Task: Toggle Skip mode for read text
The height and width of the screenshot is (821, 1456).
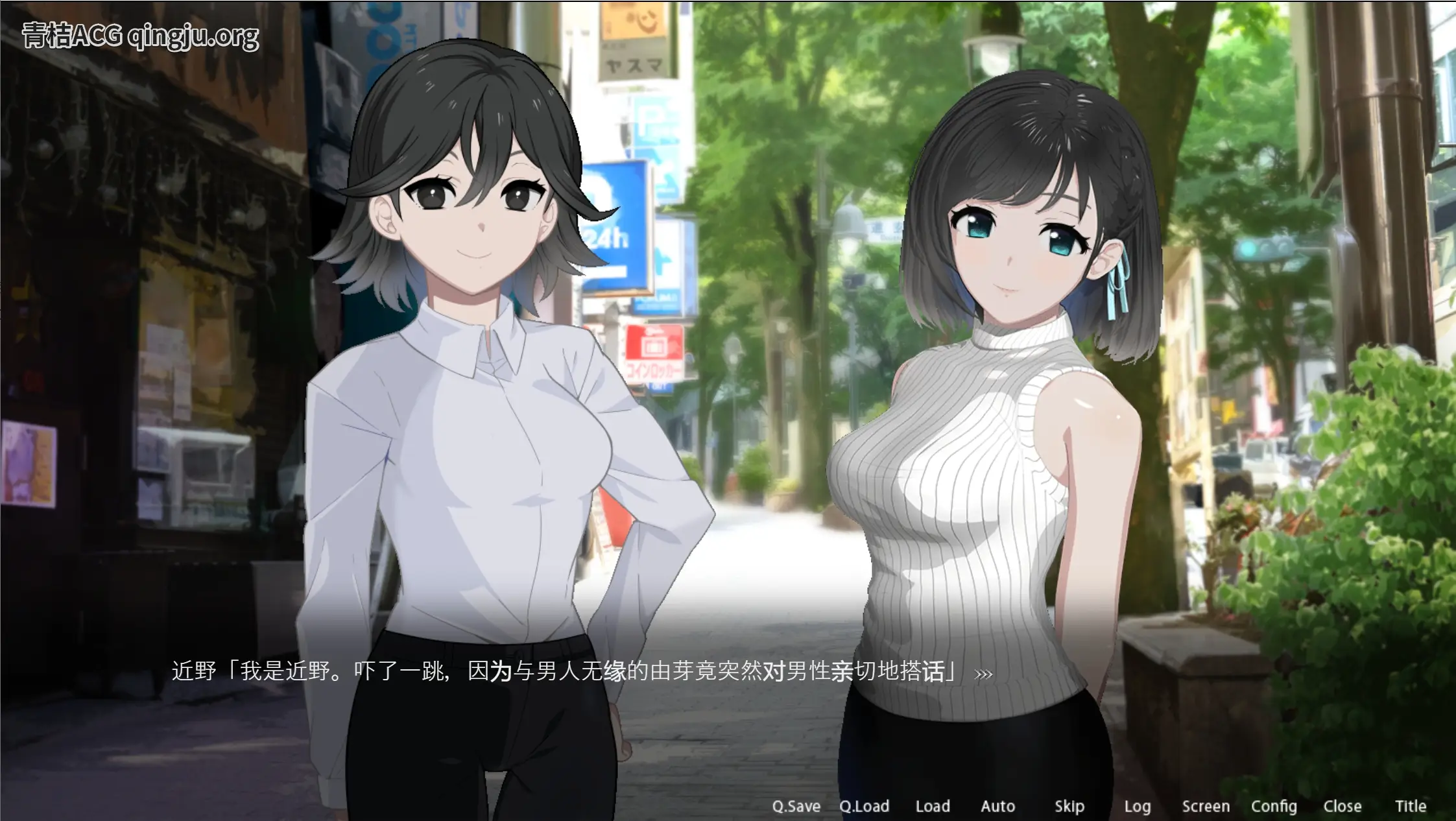Action: pos(1069,806)
